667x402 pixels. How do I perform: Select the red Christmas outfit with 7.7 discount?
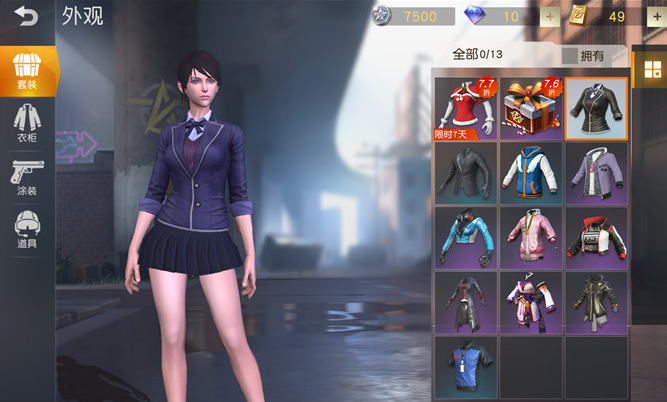click(x=466, y=108)
